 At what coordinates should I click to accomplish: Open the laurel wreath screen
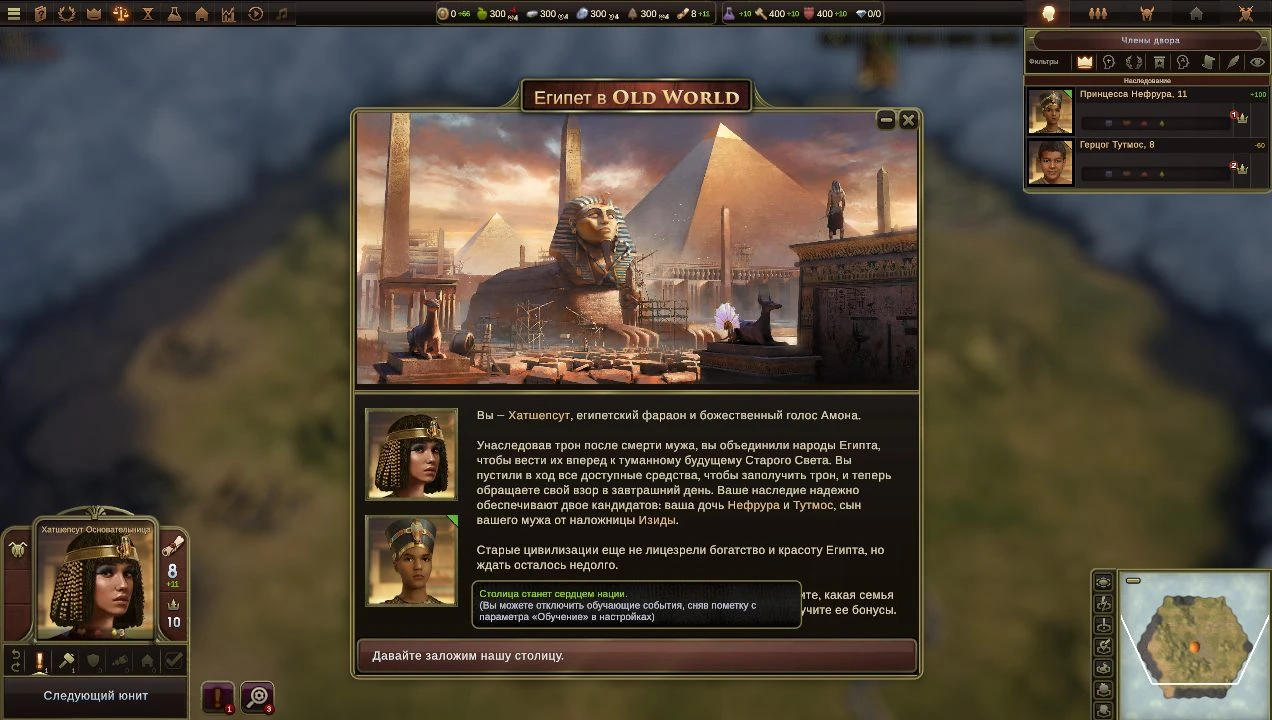click(67, 14)
